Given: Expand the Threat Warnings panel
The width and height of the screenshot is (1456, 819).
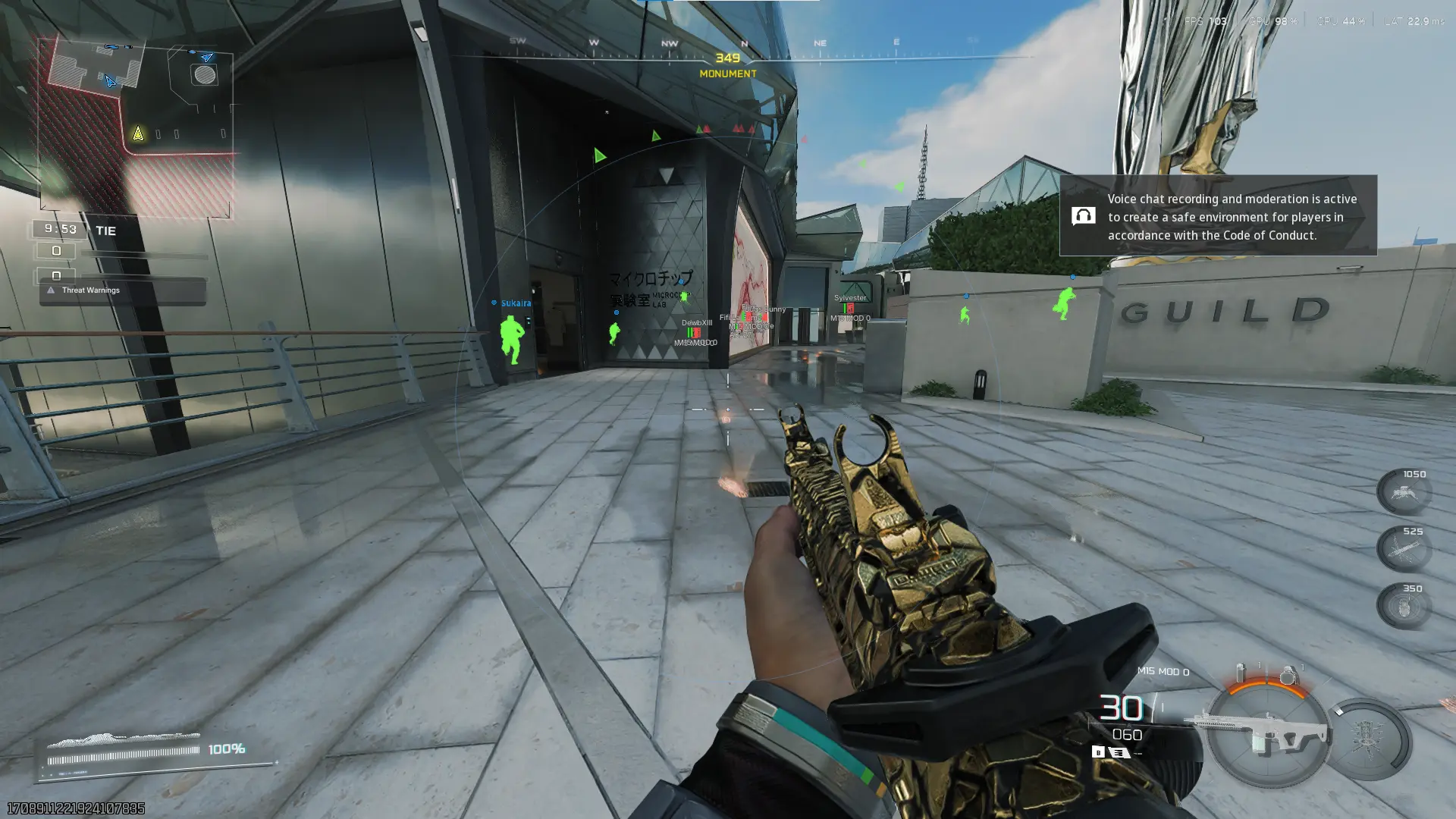Looking at the screenshot, I should (x=90, y=290).
